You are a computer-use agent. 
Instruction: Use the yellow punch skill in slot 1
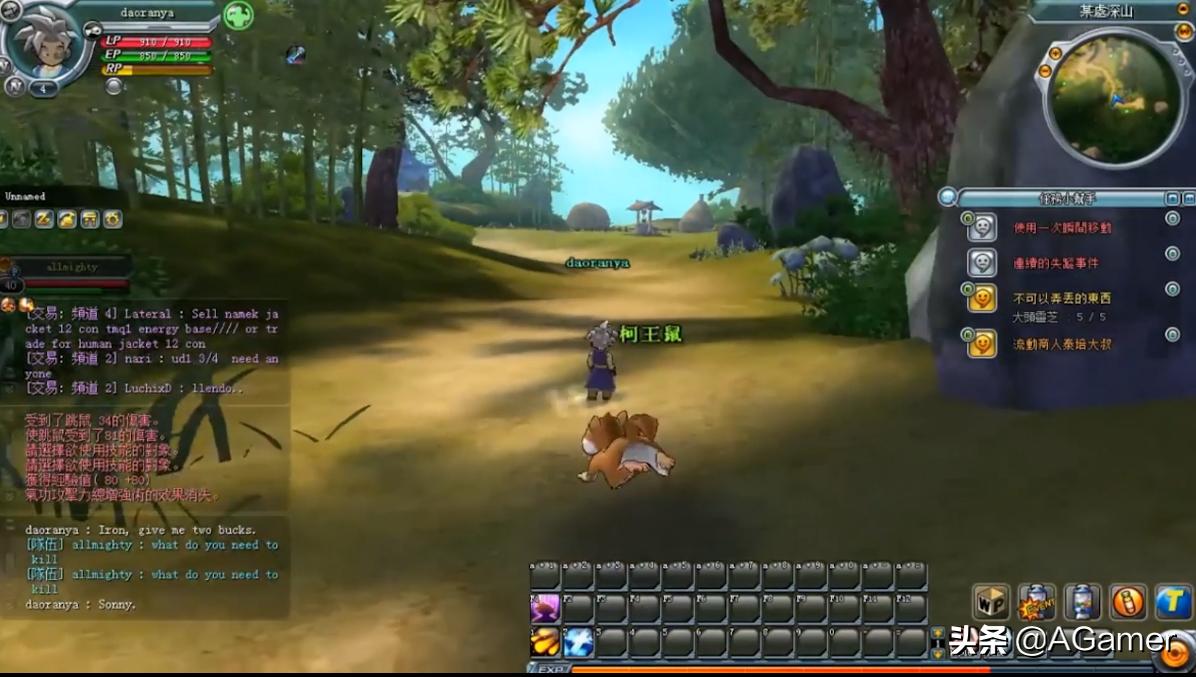coord(545,641)
